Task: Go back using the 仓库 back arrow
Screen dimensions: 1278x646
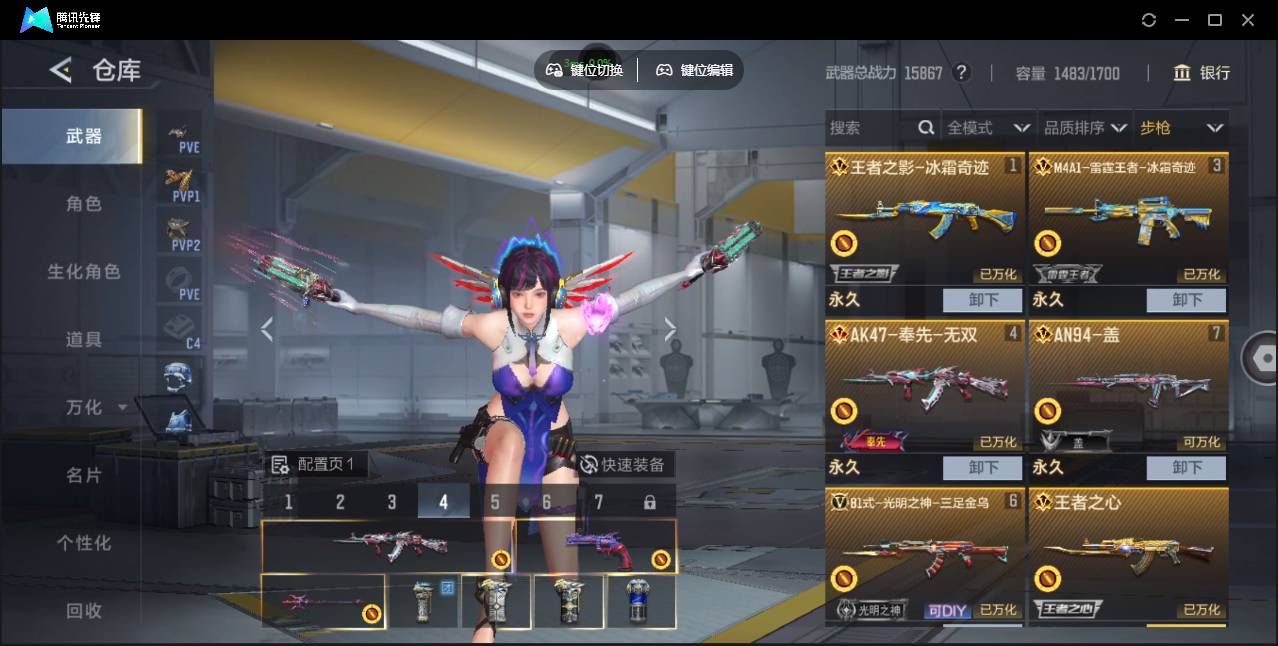Action: tap(61, 70)
